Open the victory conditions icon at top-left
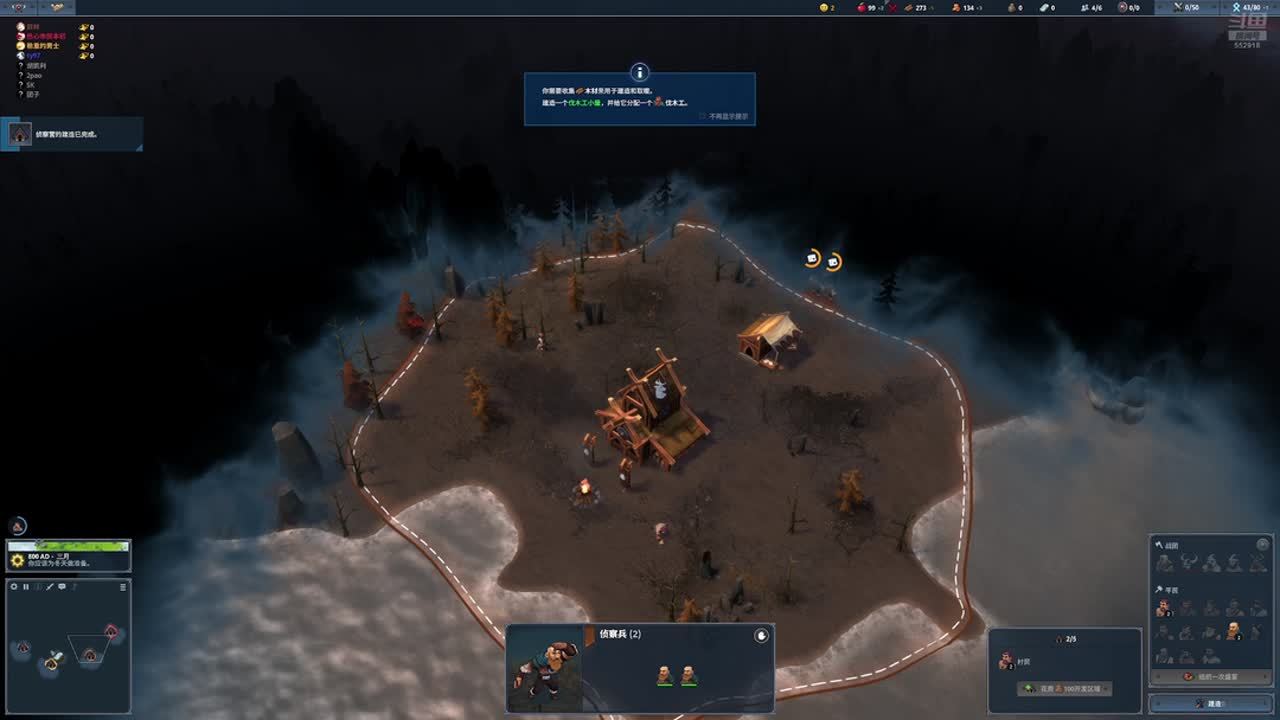This screenshot has height=720, width=1280. coord(19,7)
